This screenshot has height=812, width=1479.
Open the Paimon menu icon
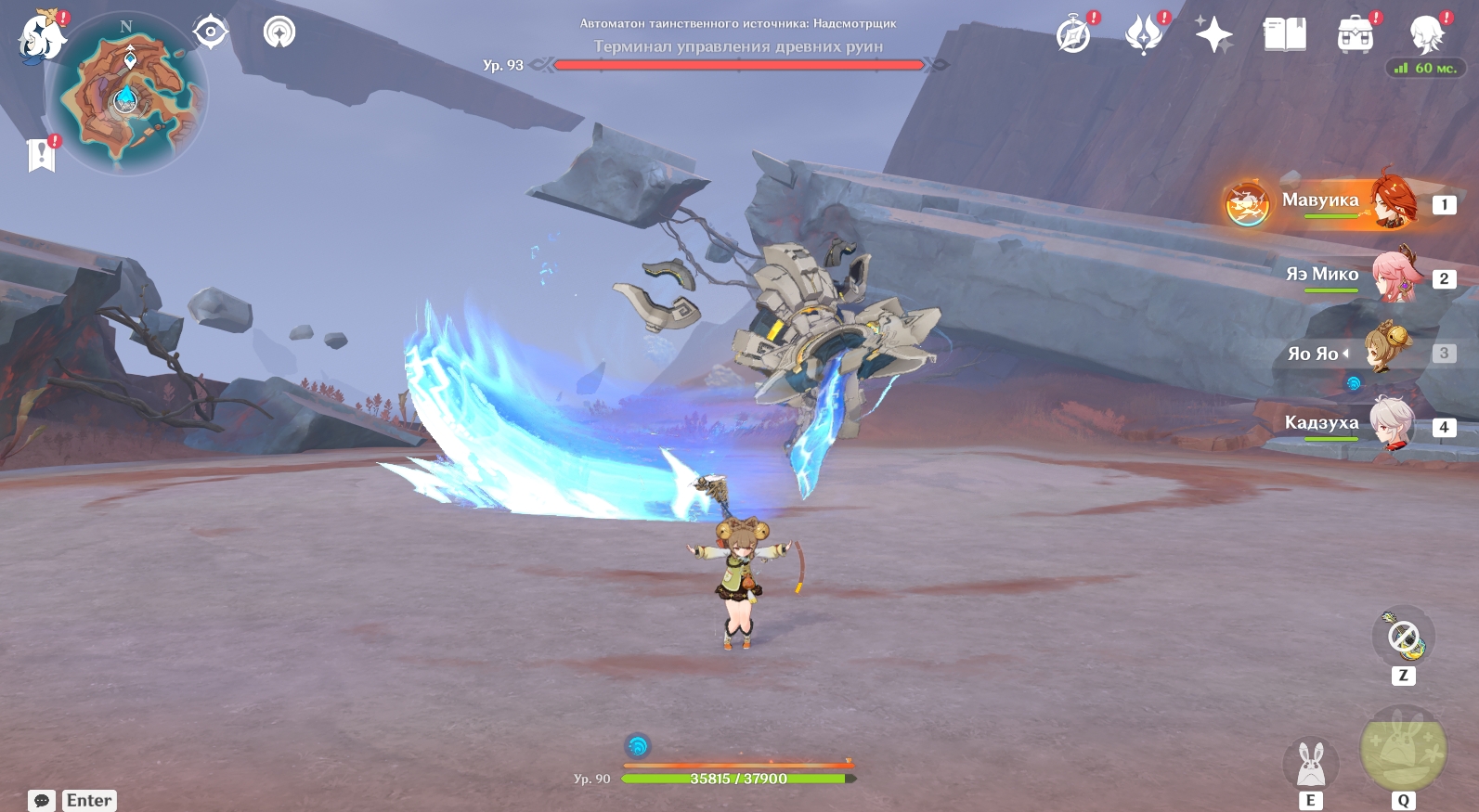point(42,37)
